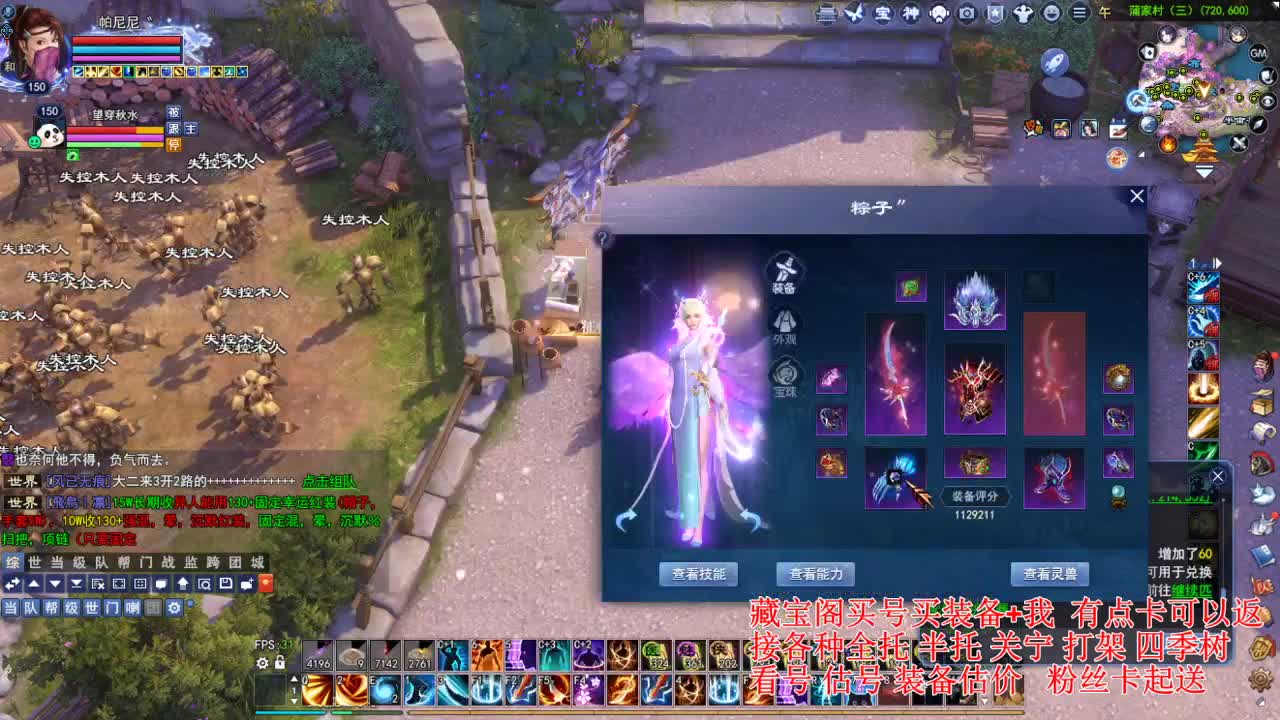
Task: Open the chat search magnifier icon
Action: [x=206, y=584]
